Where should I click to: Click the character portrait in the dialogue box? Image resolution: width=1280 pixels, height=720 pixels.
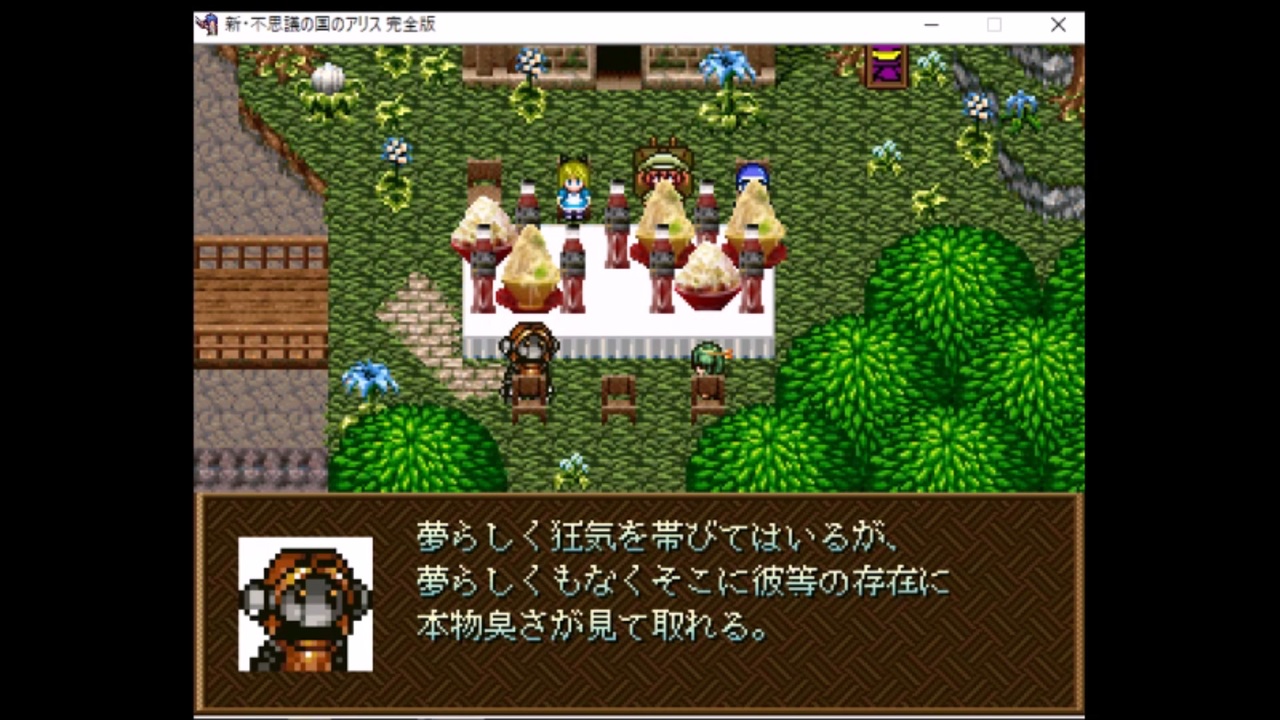(305, 602)
